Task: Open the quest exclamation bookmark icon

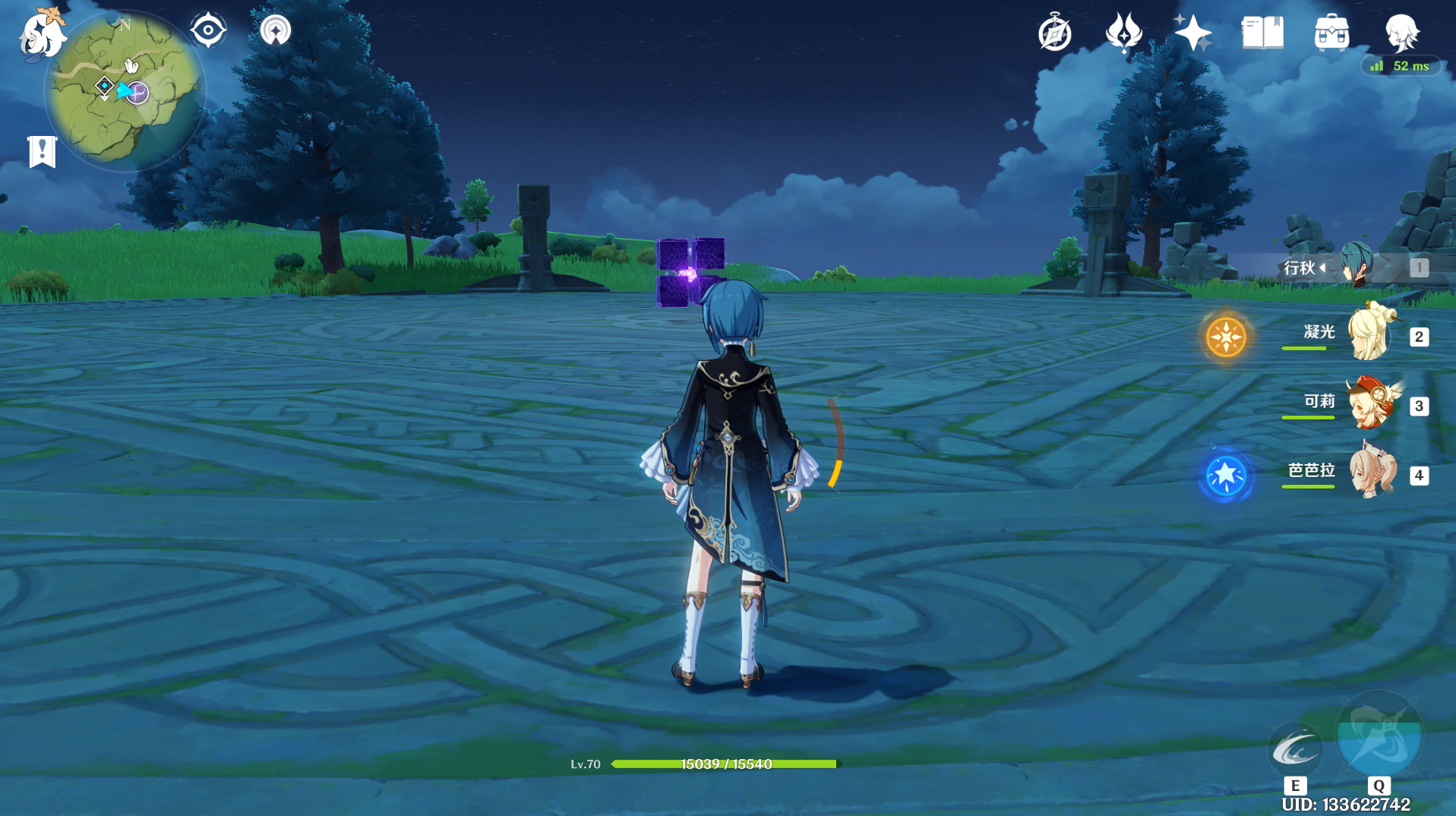Action: click(x=43, y=151)
